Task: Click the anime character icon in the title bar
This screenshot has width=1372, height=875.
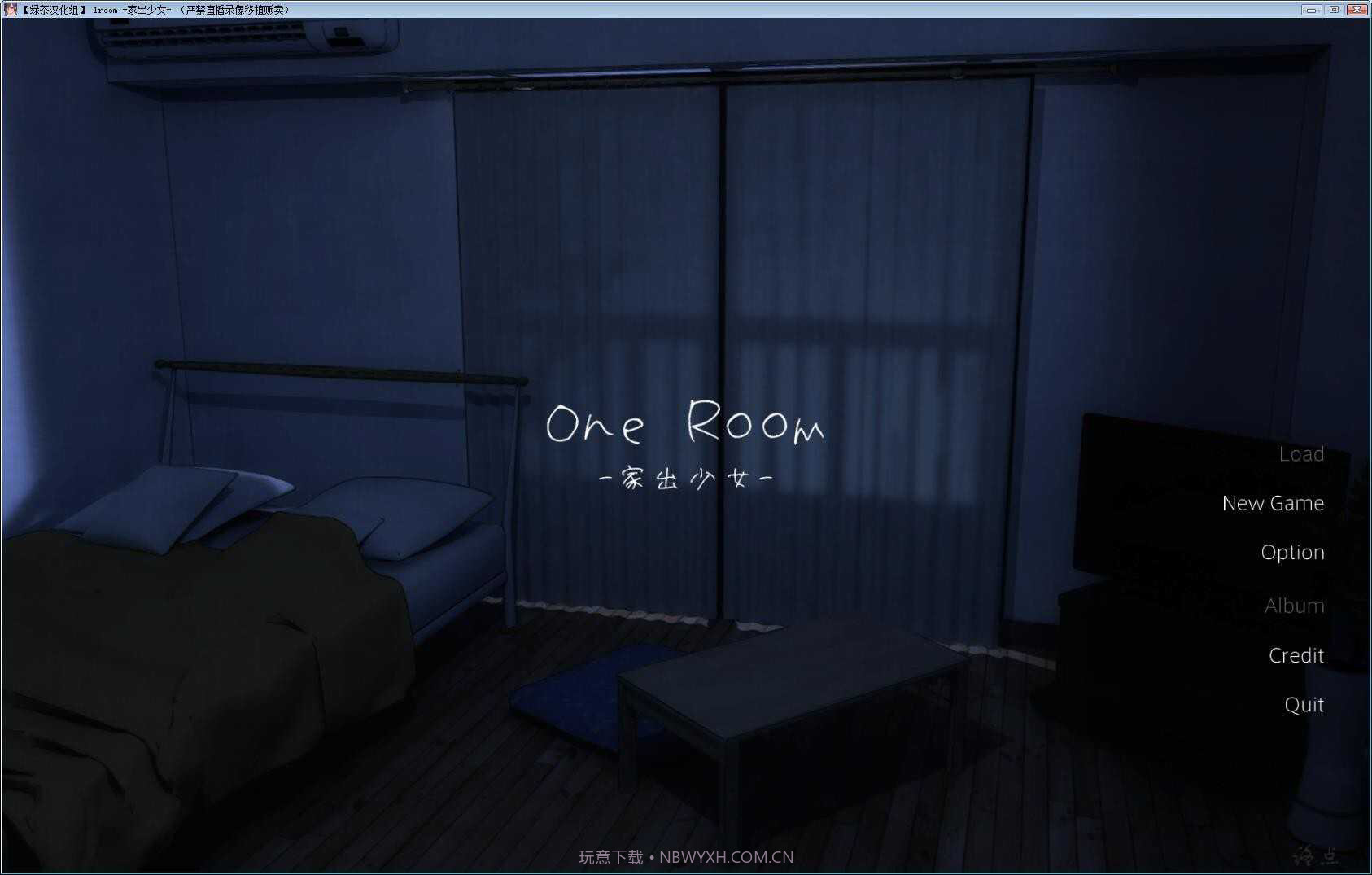Action: click(x=11, y=9)
